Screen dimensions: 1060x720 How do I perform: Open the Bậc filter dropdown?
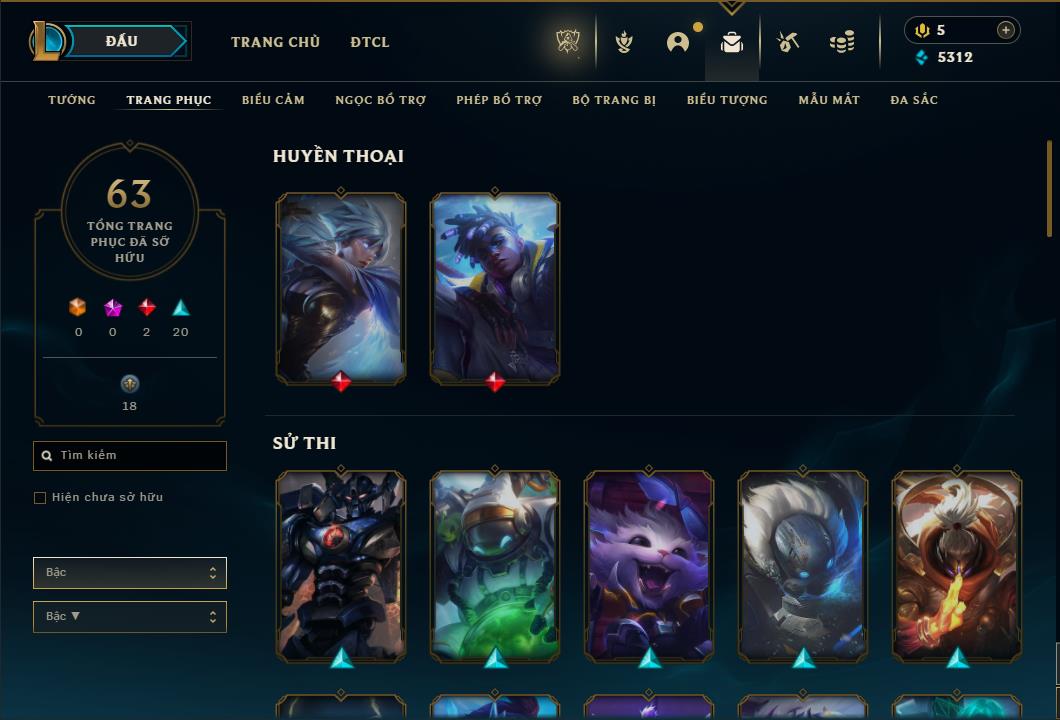click(130, 573)
